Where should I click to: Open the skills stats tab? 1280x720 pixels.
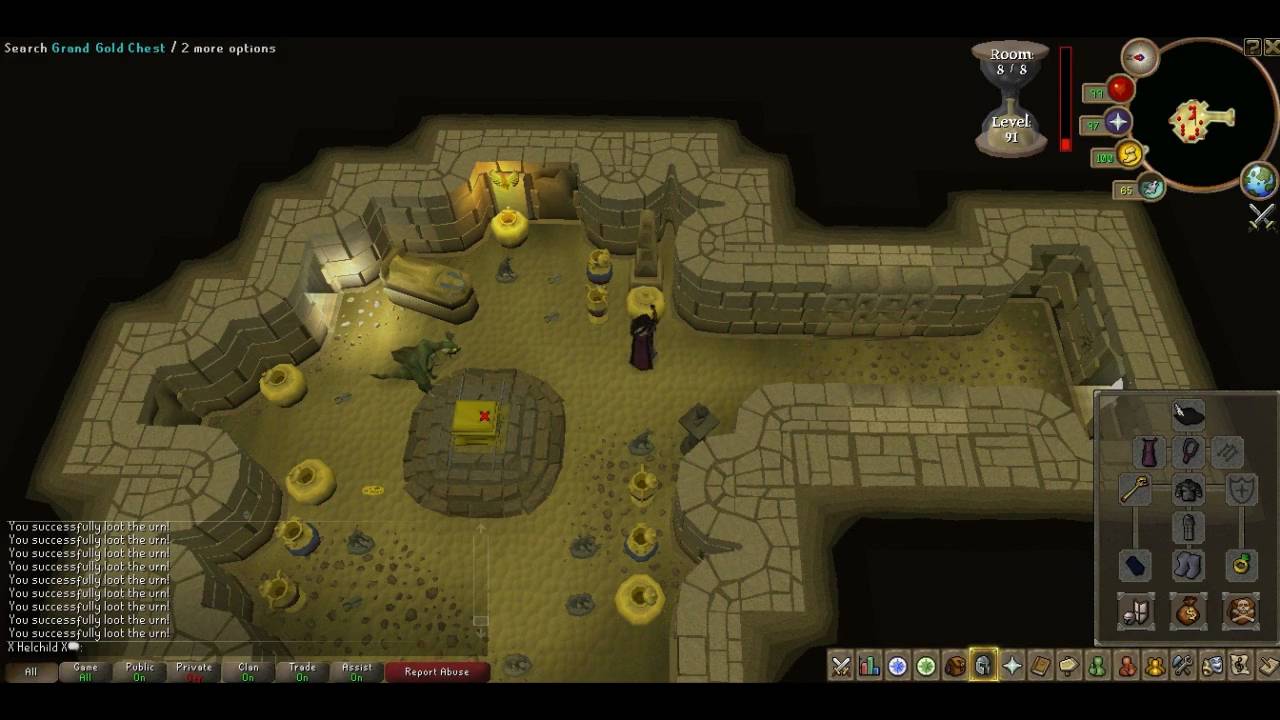869,666
